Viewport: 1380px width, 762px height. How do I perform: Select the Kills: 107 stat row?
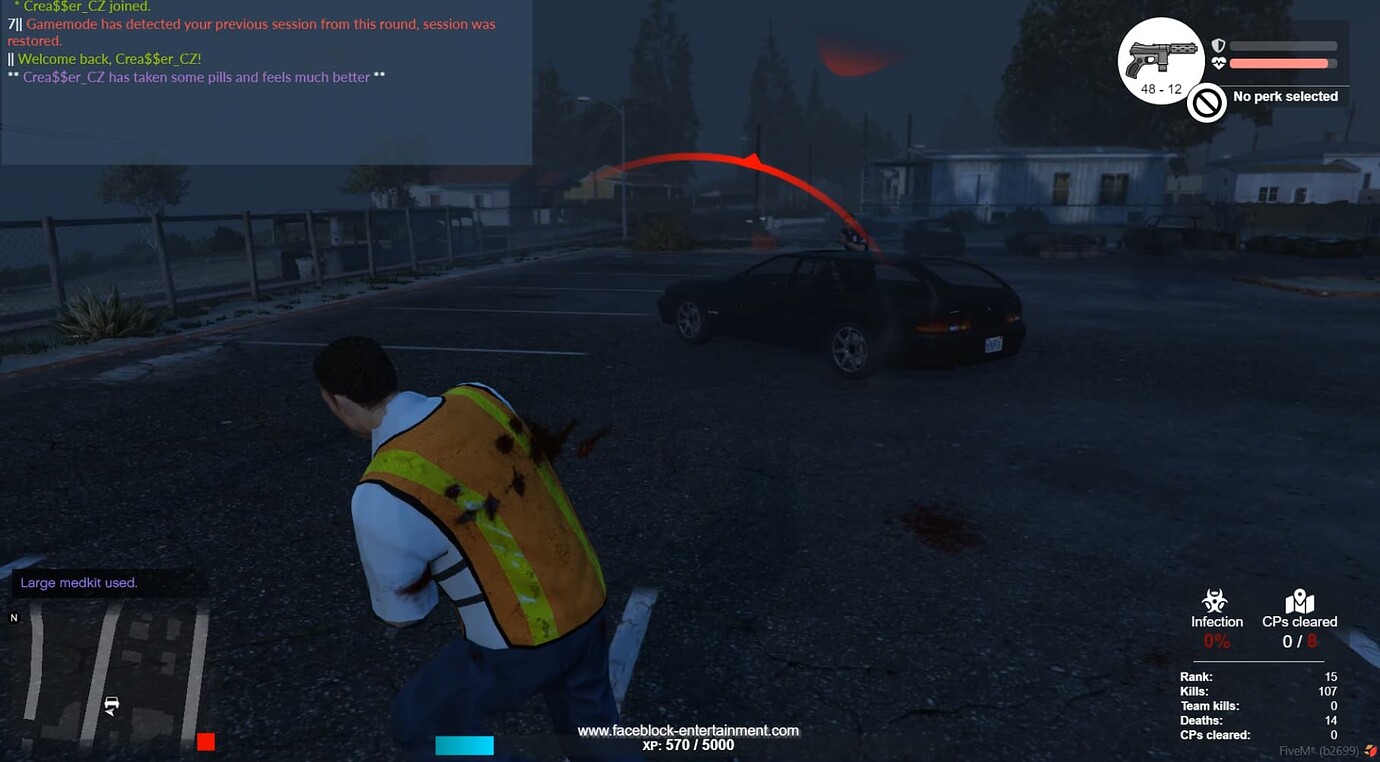click(x=1260, y=690)
